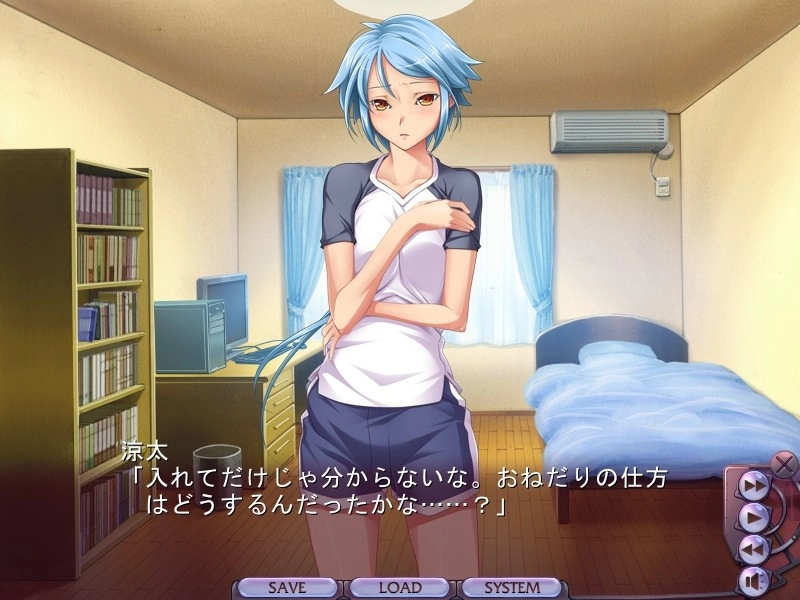
Task: Activate the fast-forward skip button
Action: (753, 486)
